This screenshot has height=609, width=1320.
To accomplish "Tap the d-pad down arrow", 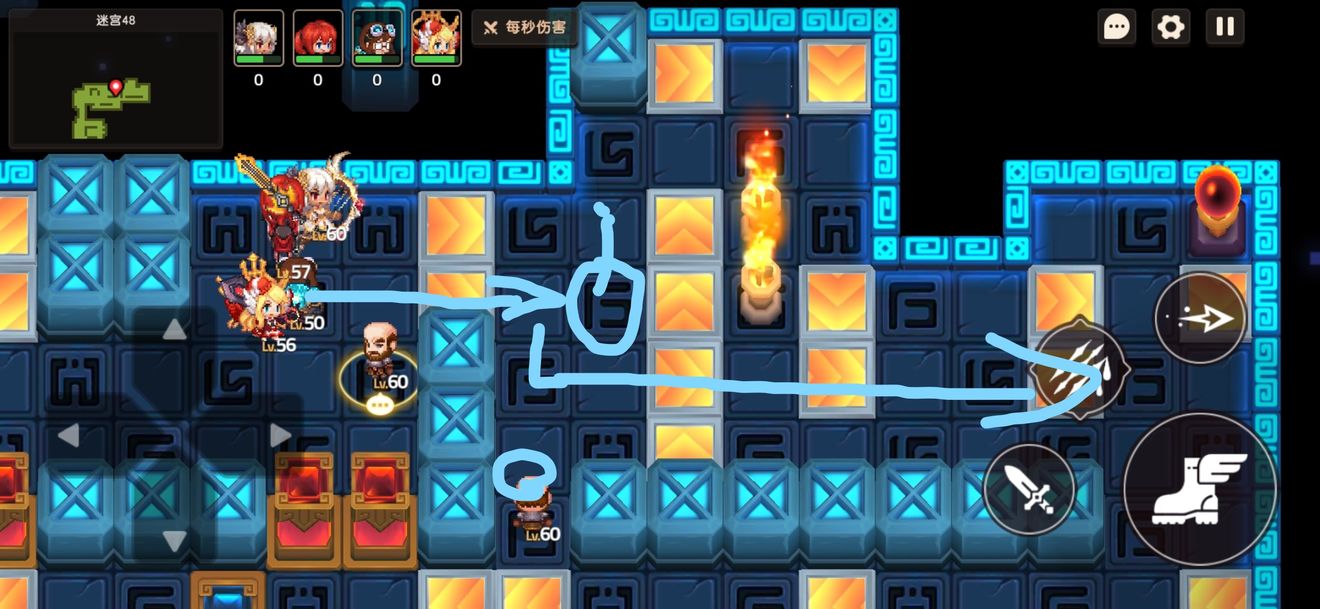I will [x=175, y=541].
